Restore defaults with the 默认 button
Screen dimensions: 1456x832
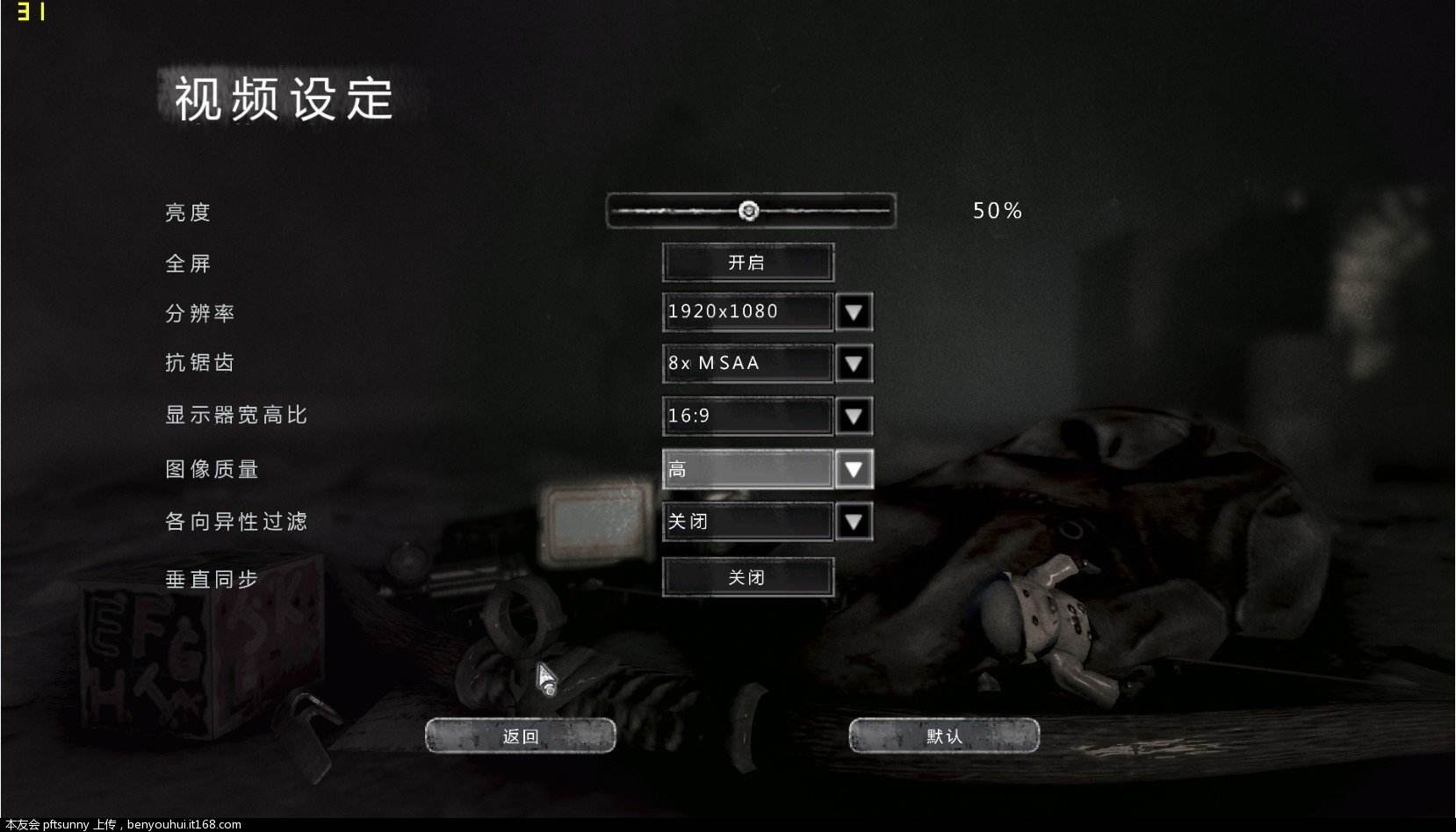[944, 736]
